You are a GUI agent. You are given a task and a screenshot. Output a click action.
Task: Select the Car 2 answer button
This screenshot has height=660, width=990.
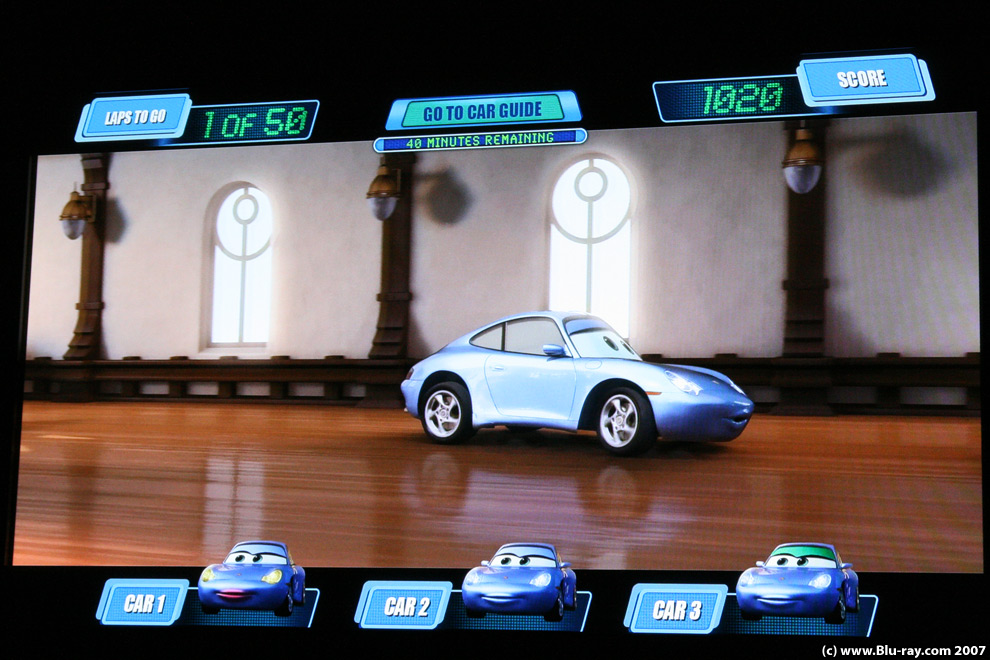[403, 605]
